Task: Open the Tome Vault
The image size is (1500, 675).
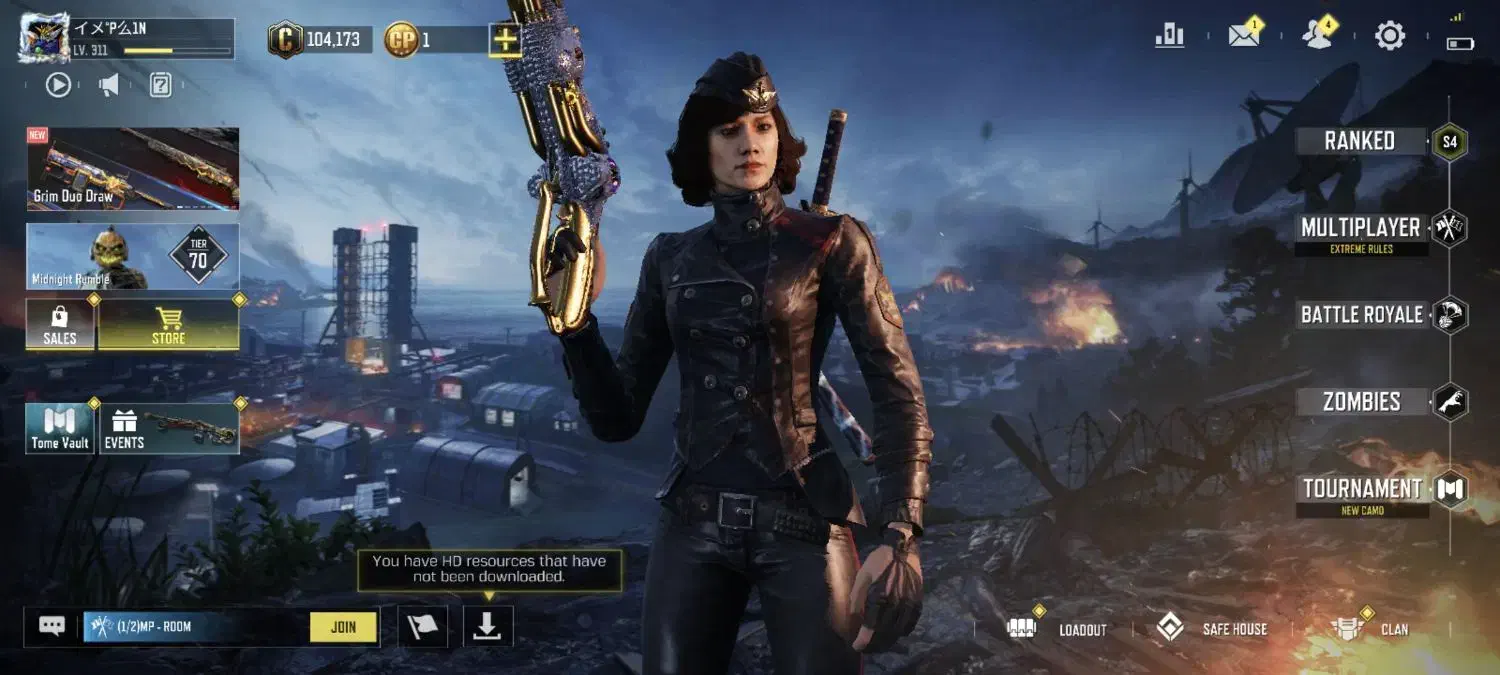Action: [x=60, y=428]
